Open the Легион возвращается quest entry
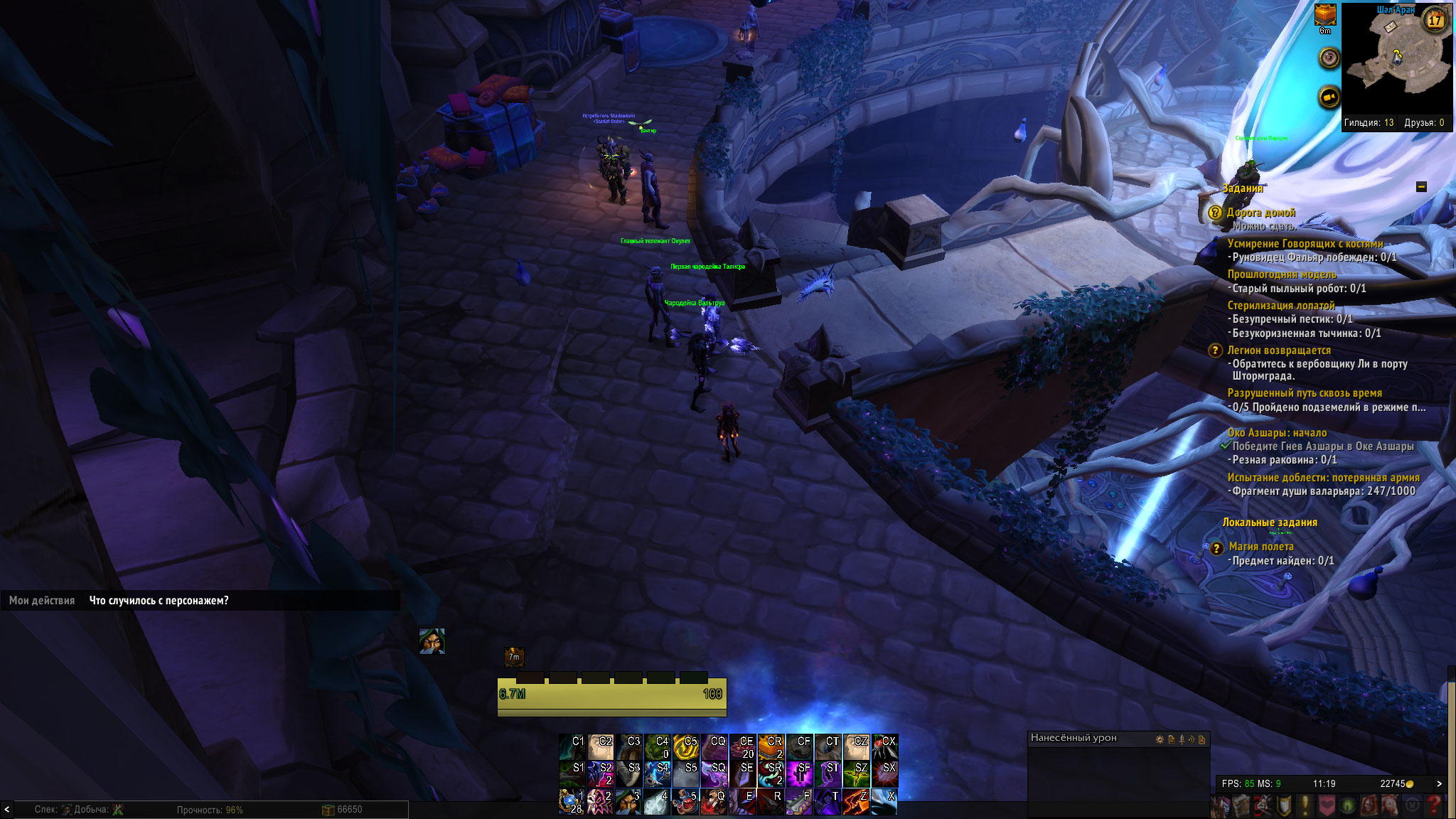This screenshot has height=819, width=1456. point(1278,350)
